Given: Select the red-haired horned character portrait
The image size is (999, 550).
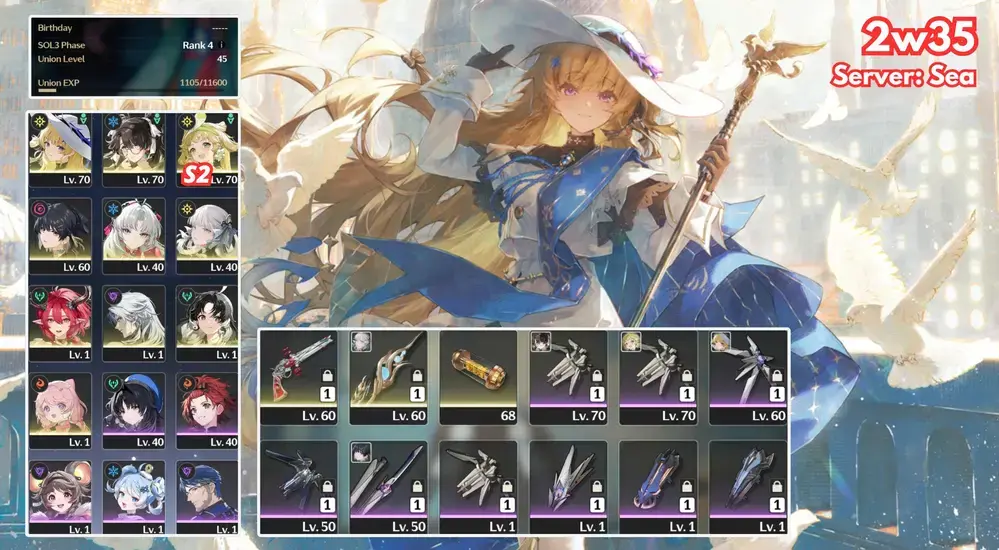Looking at the screenshot, I should coord(61,323).
